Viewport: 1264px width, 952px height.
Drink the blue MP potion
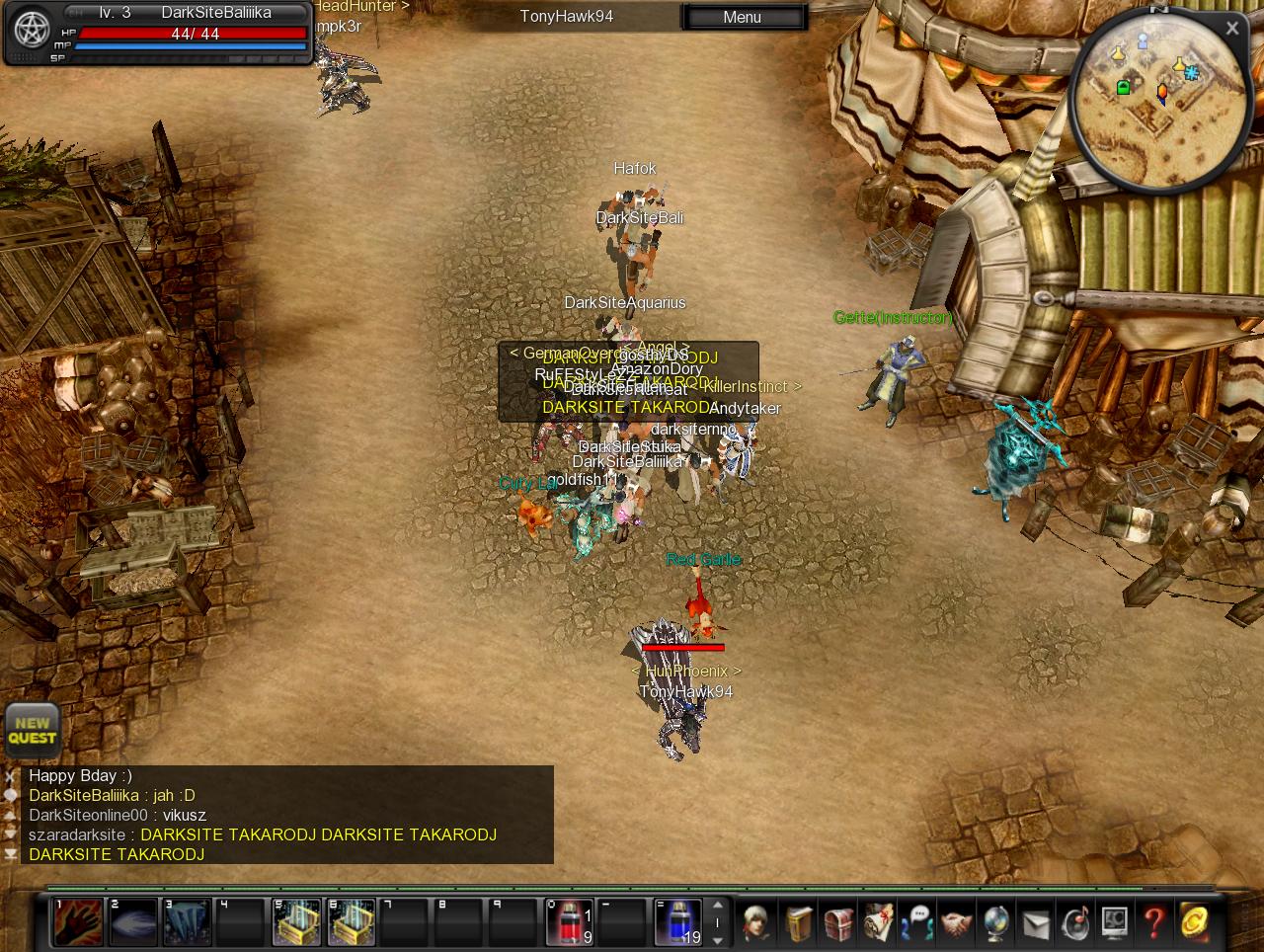point(679,922)
